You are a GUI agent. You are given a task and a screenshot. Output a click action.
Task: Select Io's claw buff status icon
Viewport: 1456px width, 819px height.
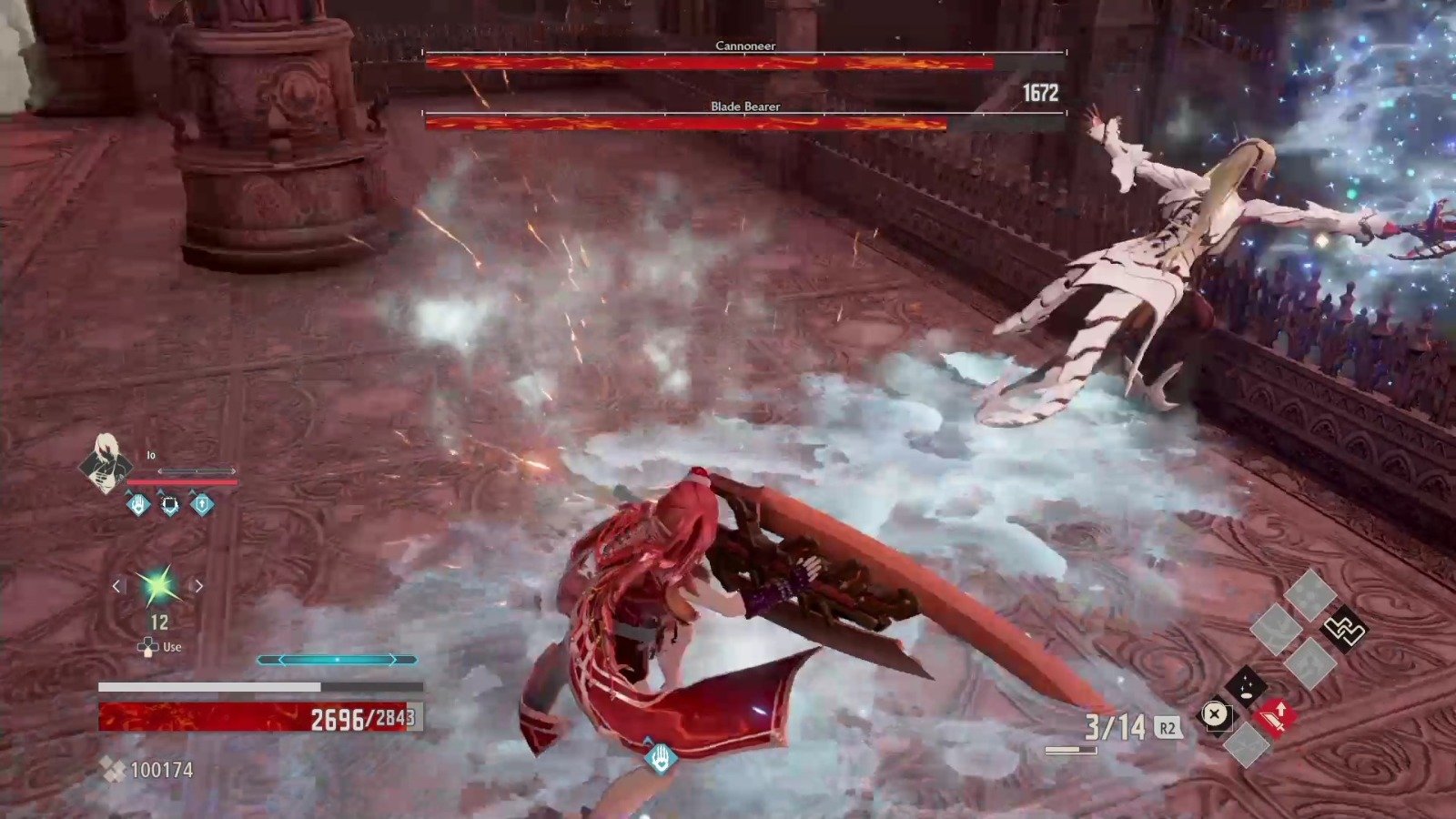pyautogui.click(x=136, y=505)
